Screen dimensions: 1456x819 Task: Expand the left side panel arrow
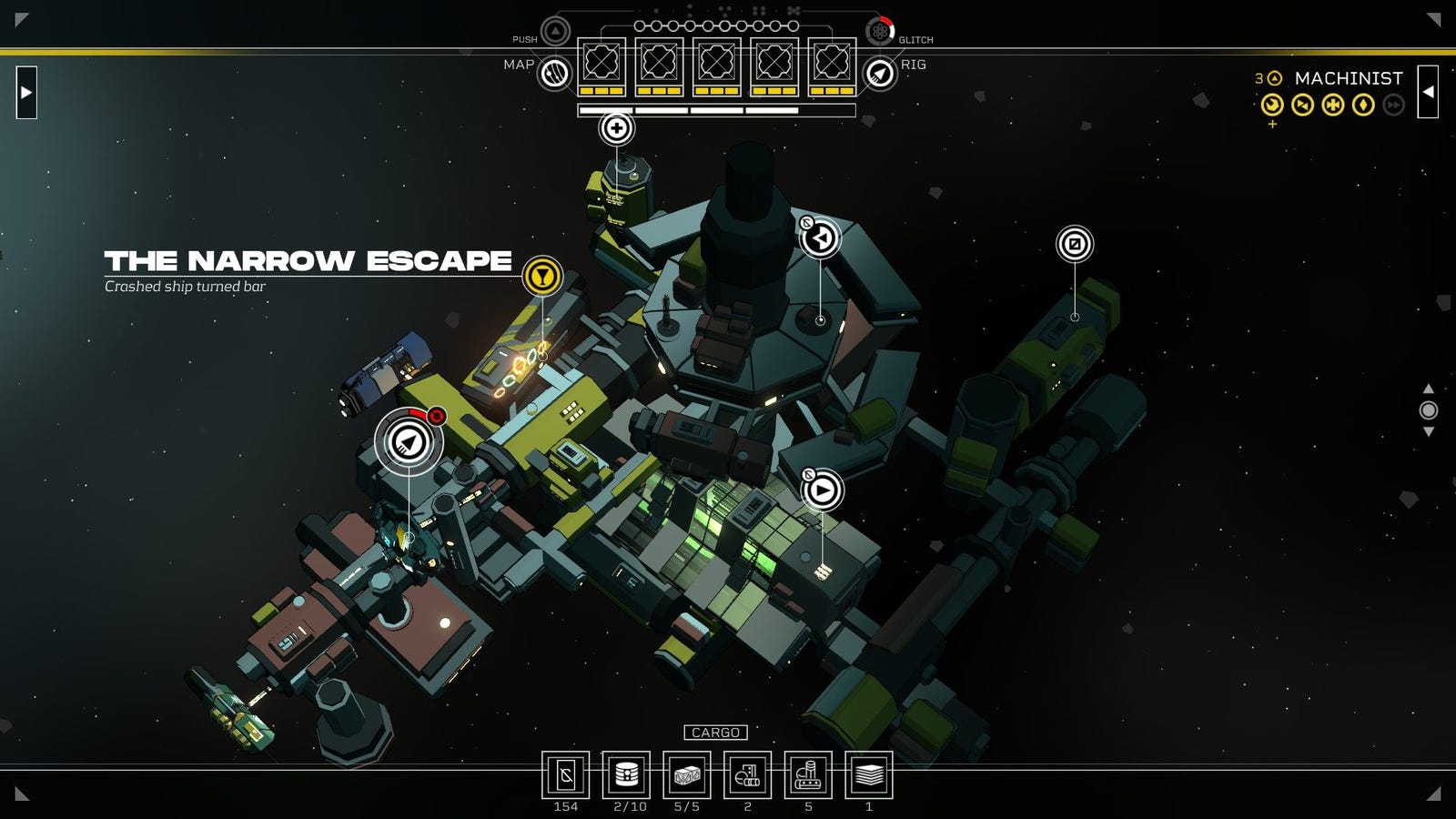(26, 92)
